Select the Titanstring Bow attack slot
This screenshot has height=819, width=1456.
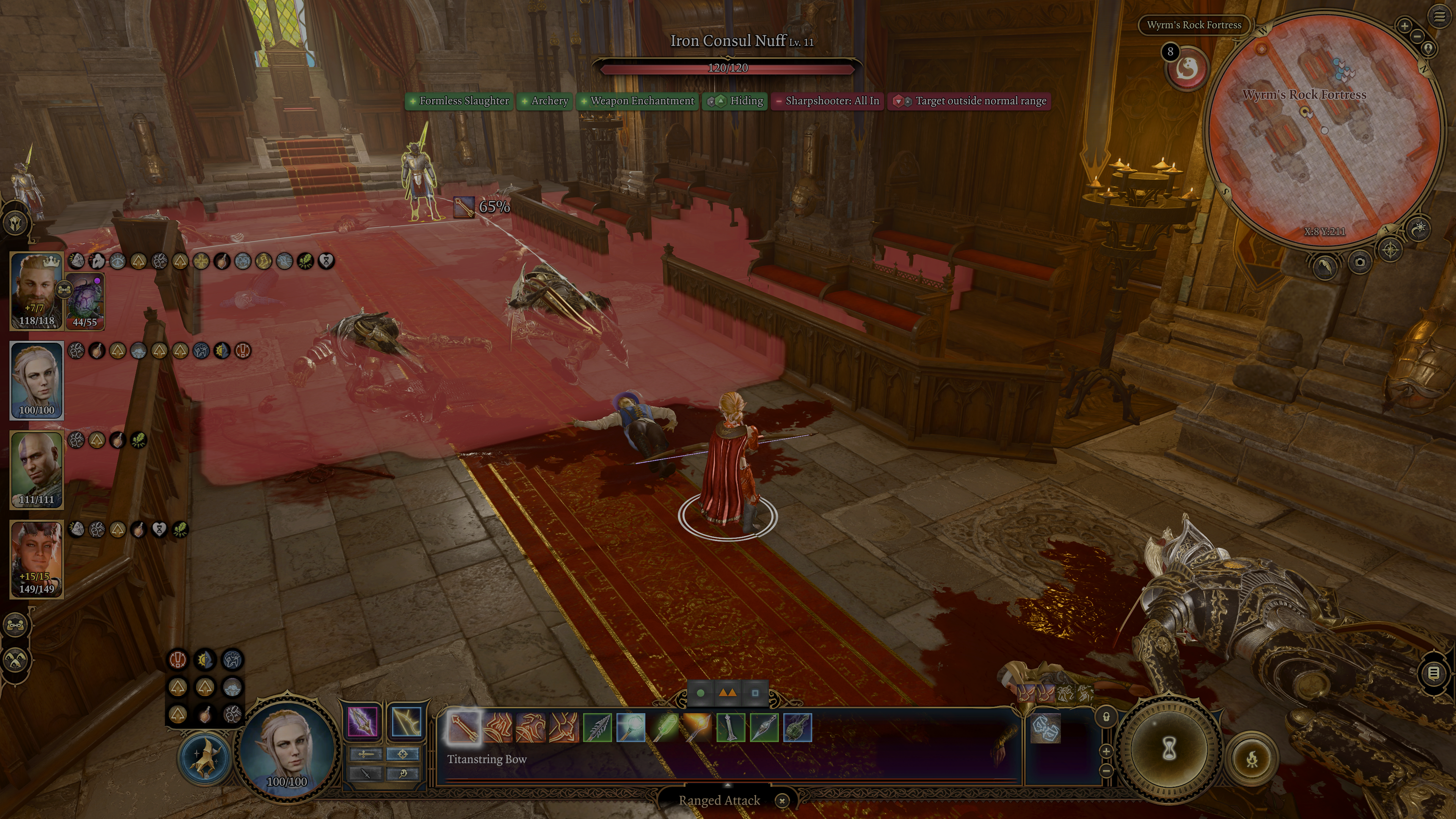463,727
